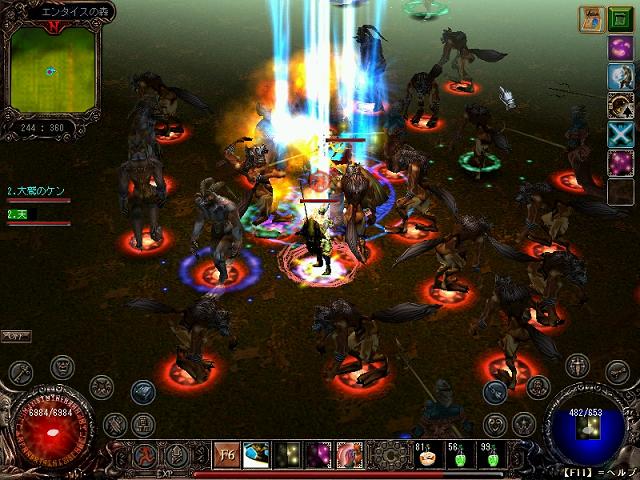Use the F6 hotbar slot
The image size is (640, 480).
pyautogui.click(x=227, y=456)
